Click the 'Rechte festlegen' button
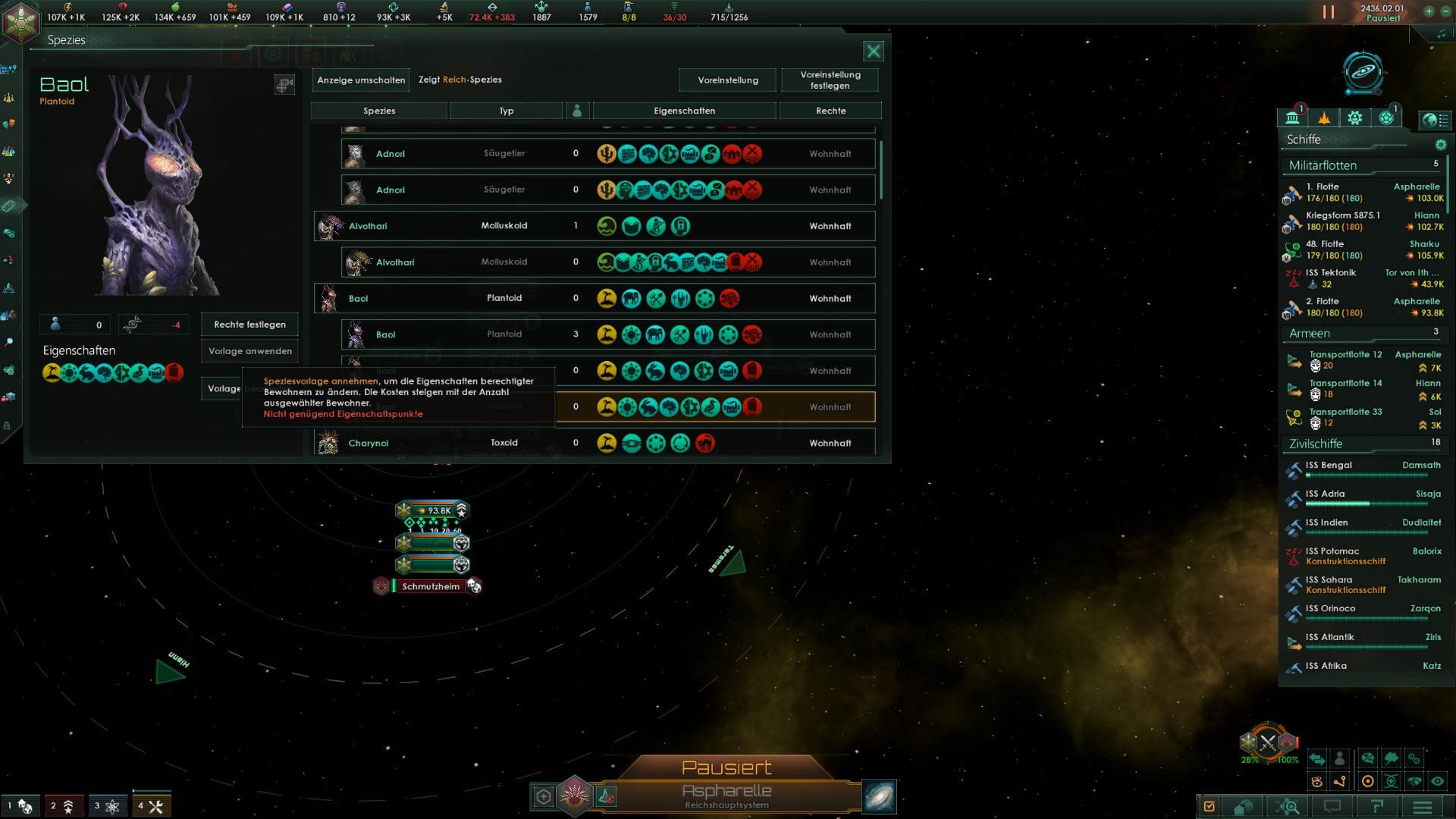The width and height of the screenshot is (1456, 819). [249, 325]
